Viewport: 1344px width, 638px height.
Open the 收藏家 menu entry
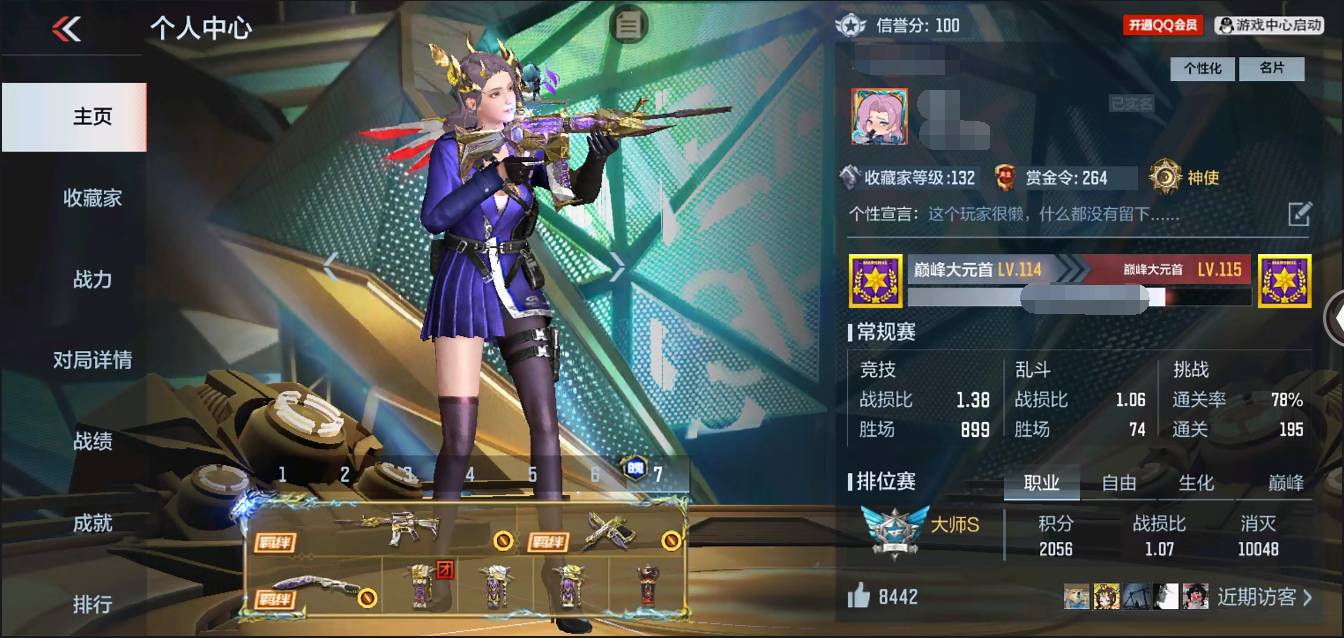tap(92, 198)
